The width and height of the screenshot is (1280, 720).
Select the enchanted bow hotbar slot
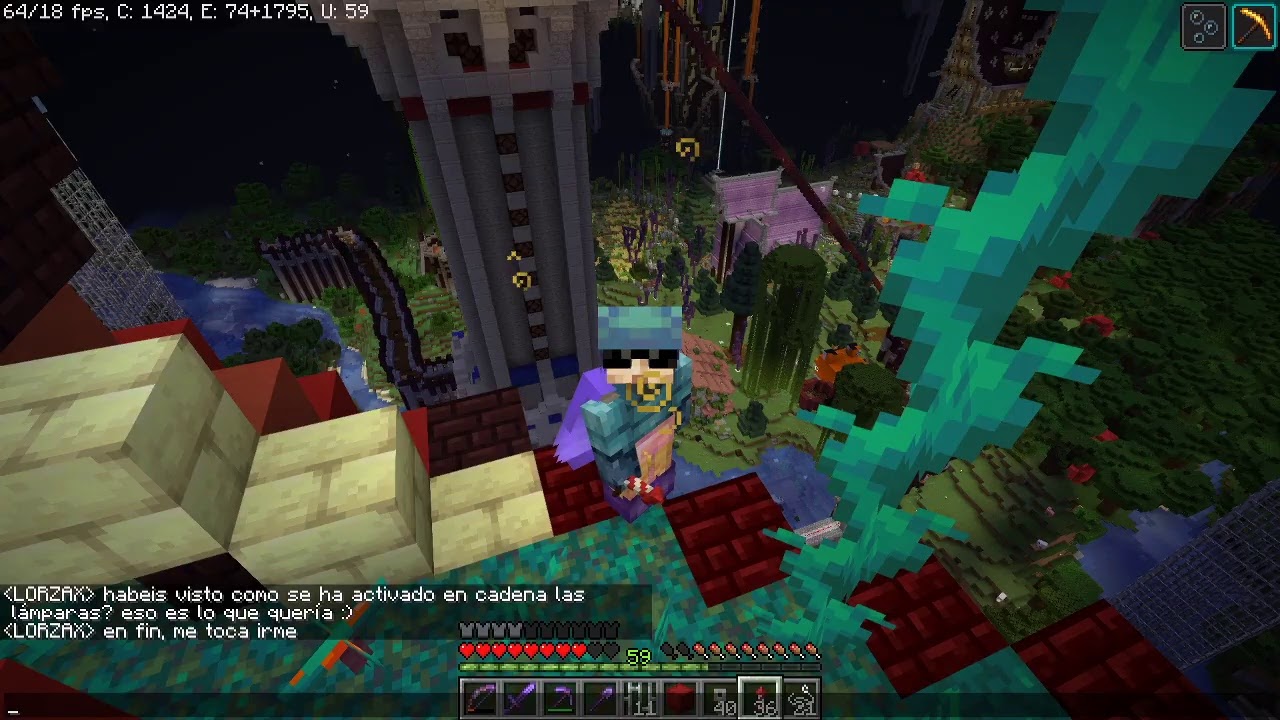[480, 698]
